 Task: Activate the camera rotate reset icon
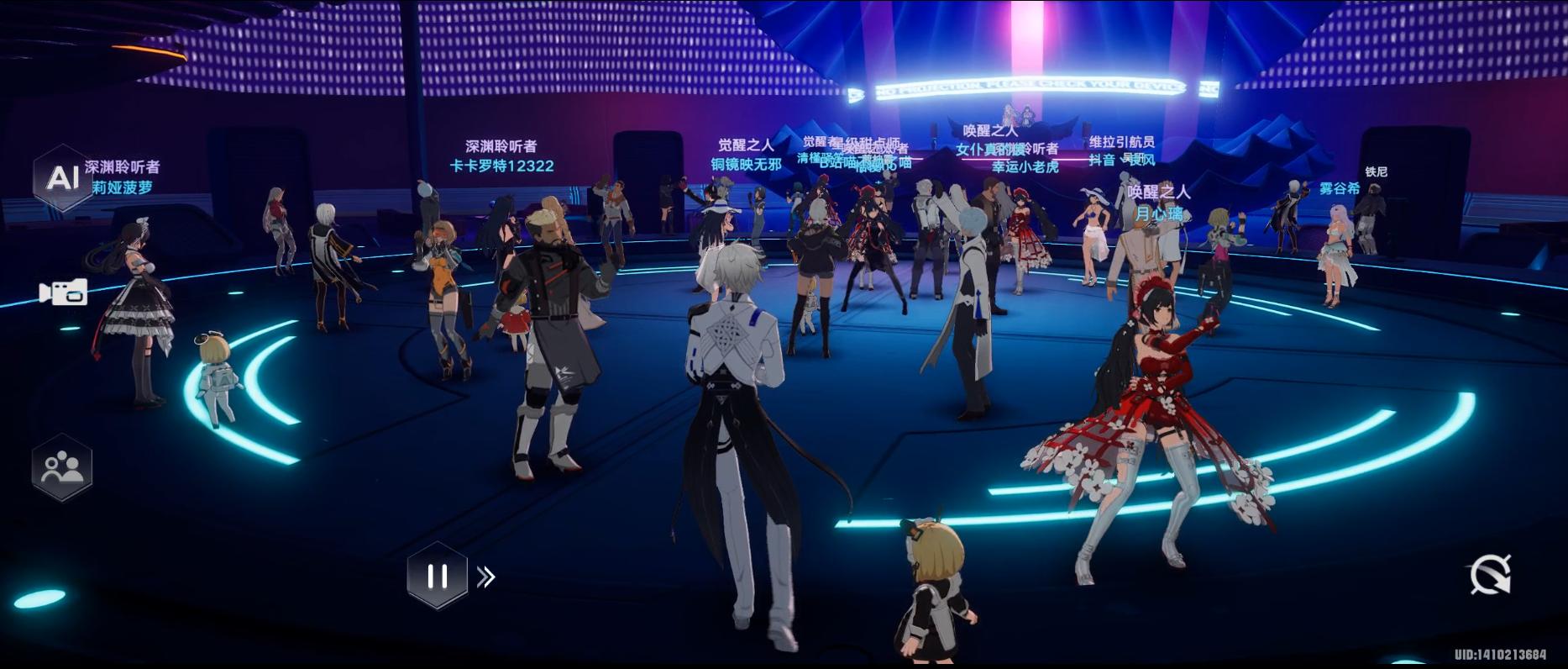(1490, 575)
